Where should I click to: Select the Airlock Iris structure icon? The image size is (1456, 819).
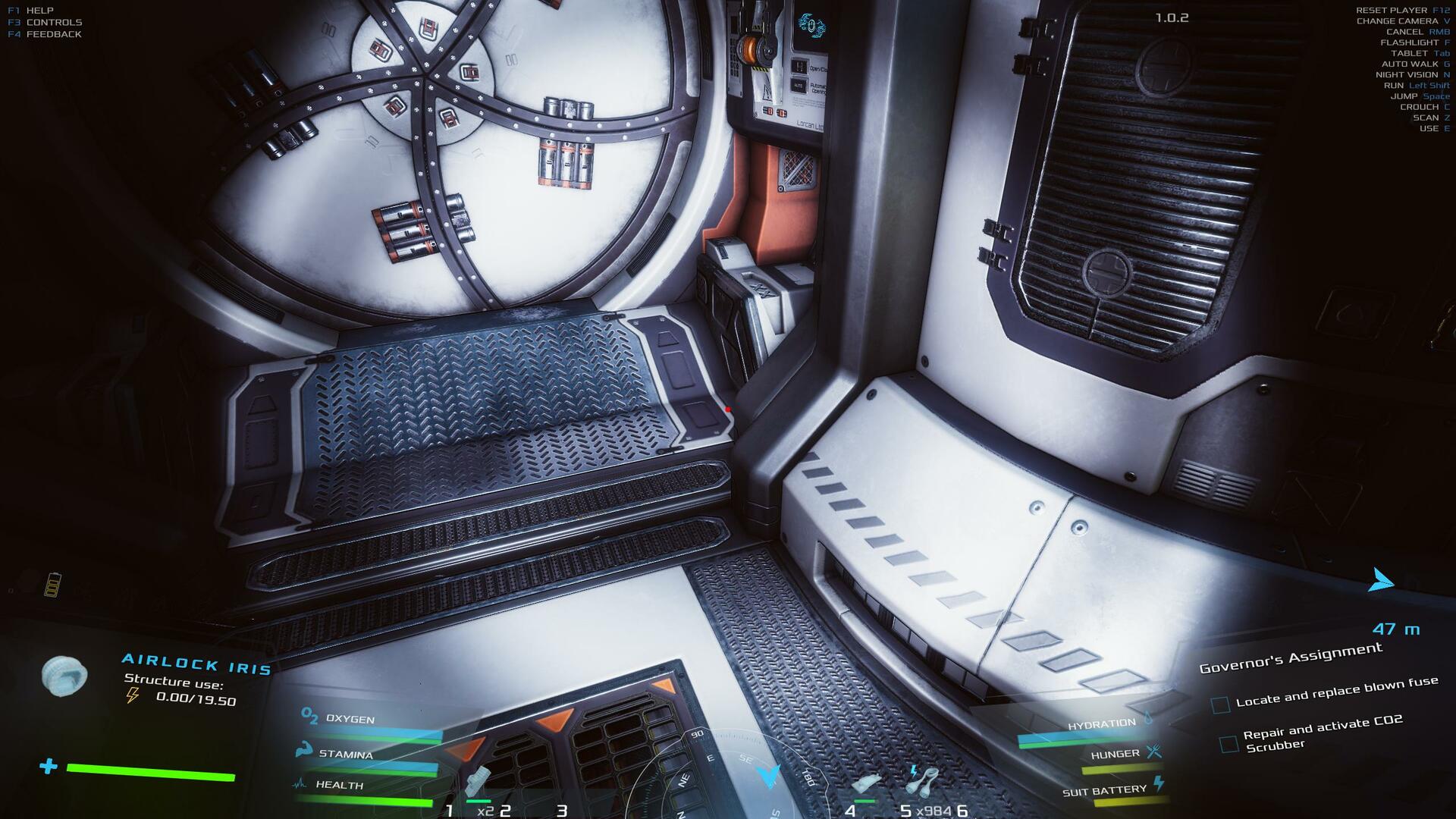coord(64,675)
